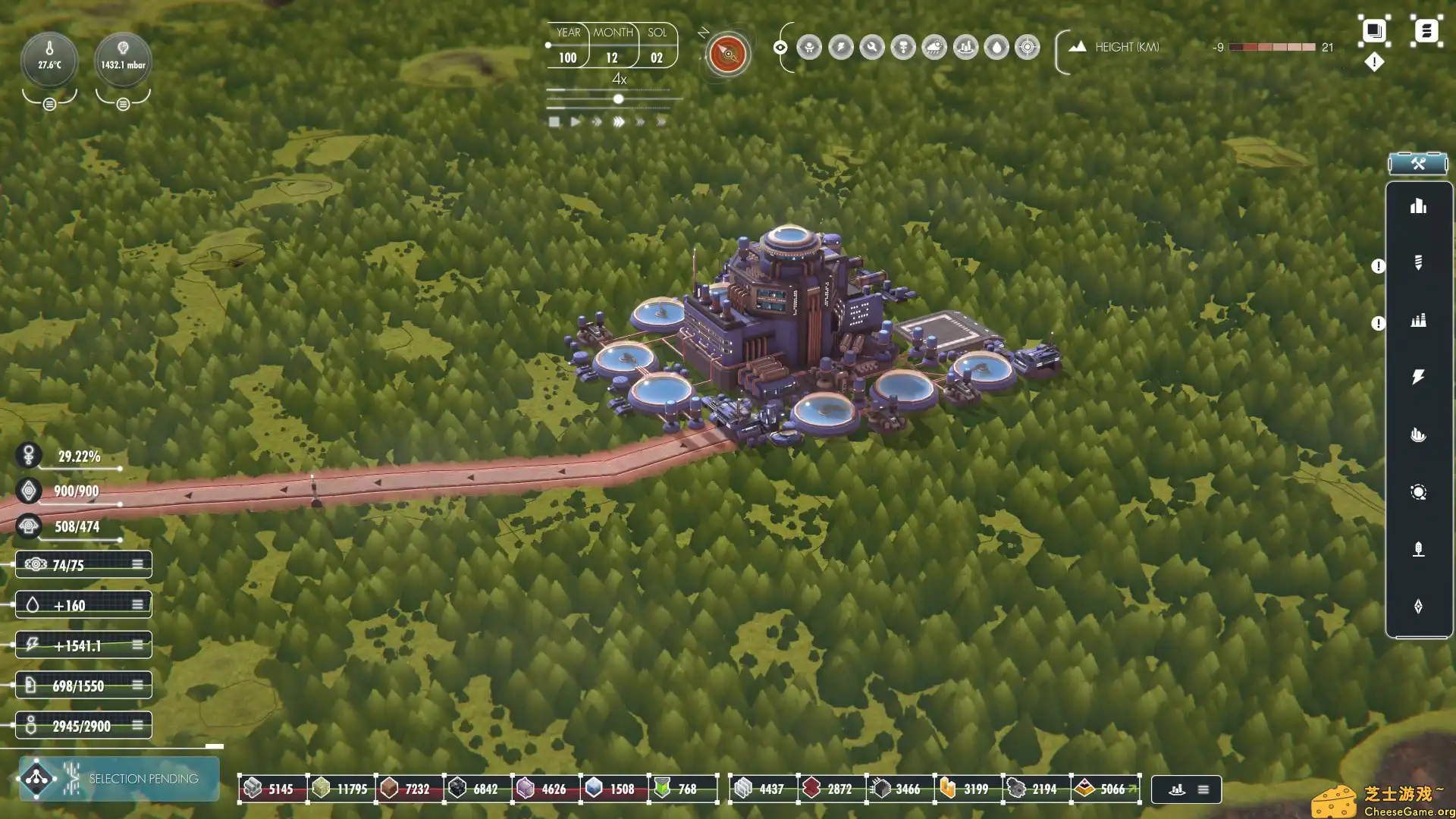Open the resource bar list menu
Image resolution: width=1456 pixels, height=819 pixels.
click(x=1203, y=789)
